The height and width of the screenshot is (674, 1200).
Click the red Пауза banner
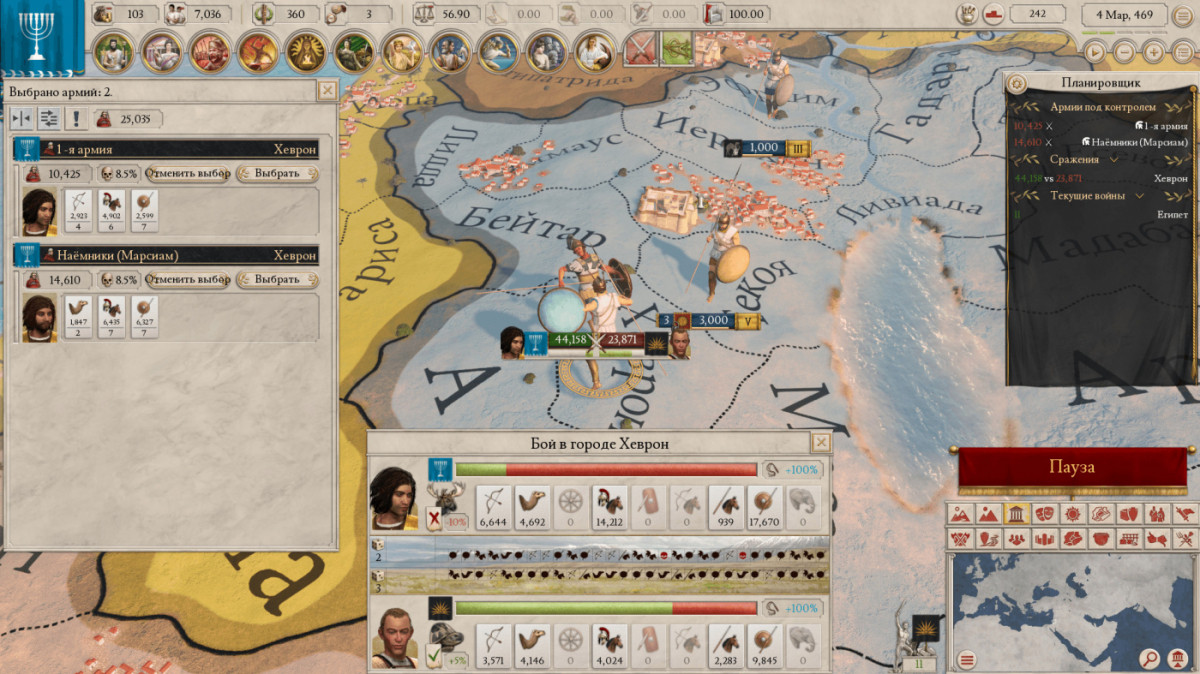(1071, 467)
